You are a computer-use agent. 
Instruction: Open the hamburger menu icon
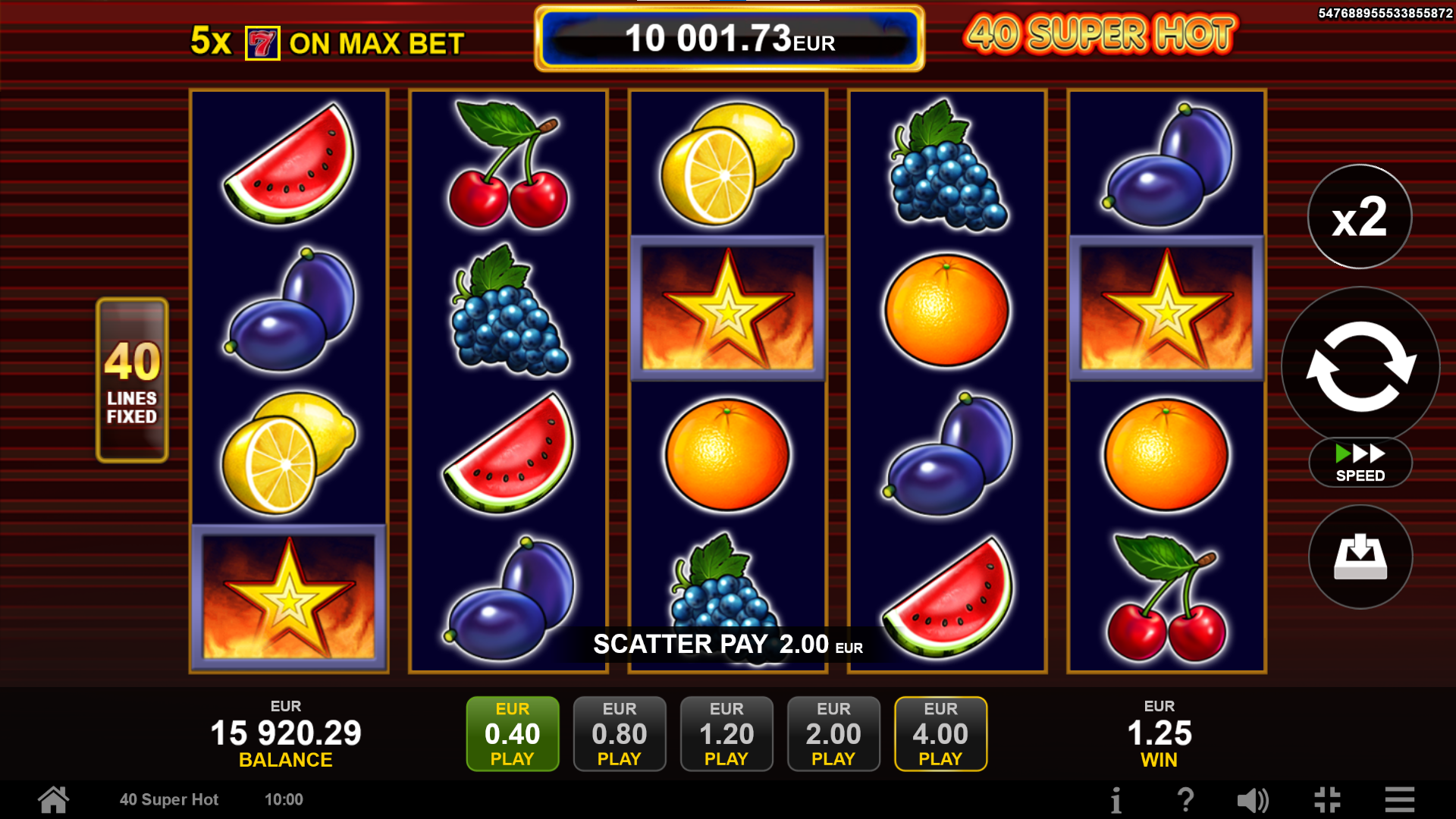(1398, 799)
